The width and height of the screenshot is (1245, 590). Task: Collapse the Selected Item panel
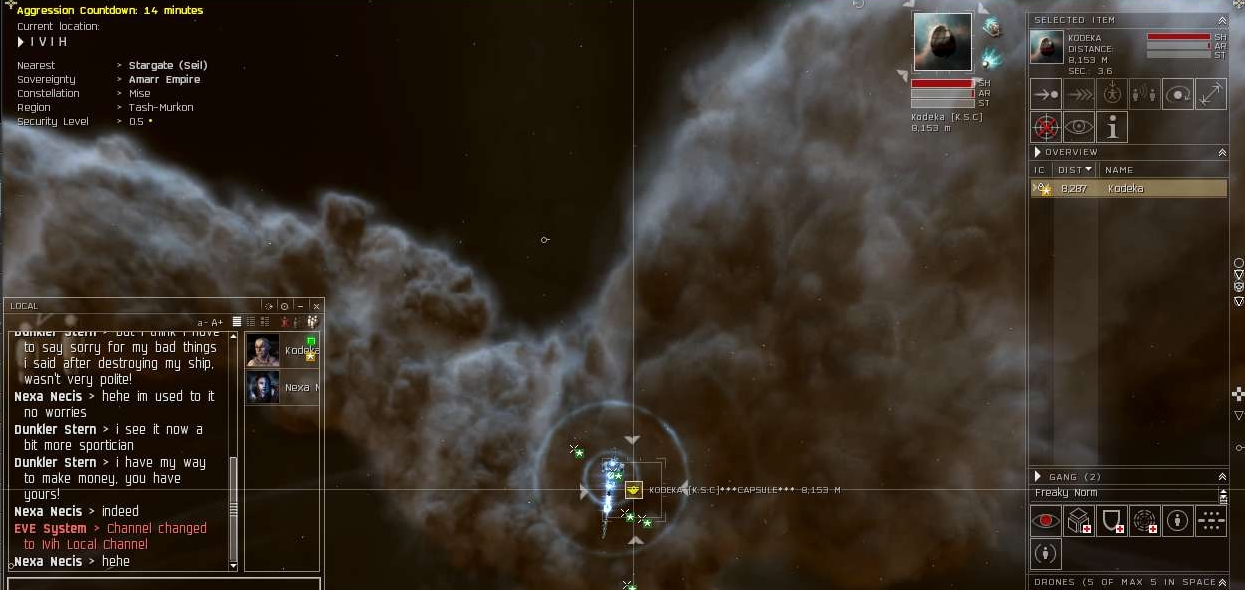(x=1222, y=20)
